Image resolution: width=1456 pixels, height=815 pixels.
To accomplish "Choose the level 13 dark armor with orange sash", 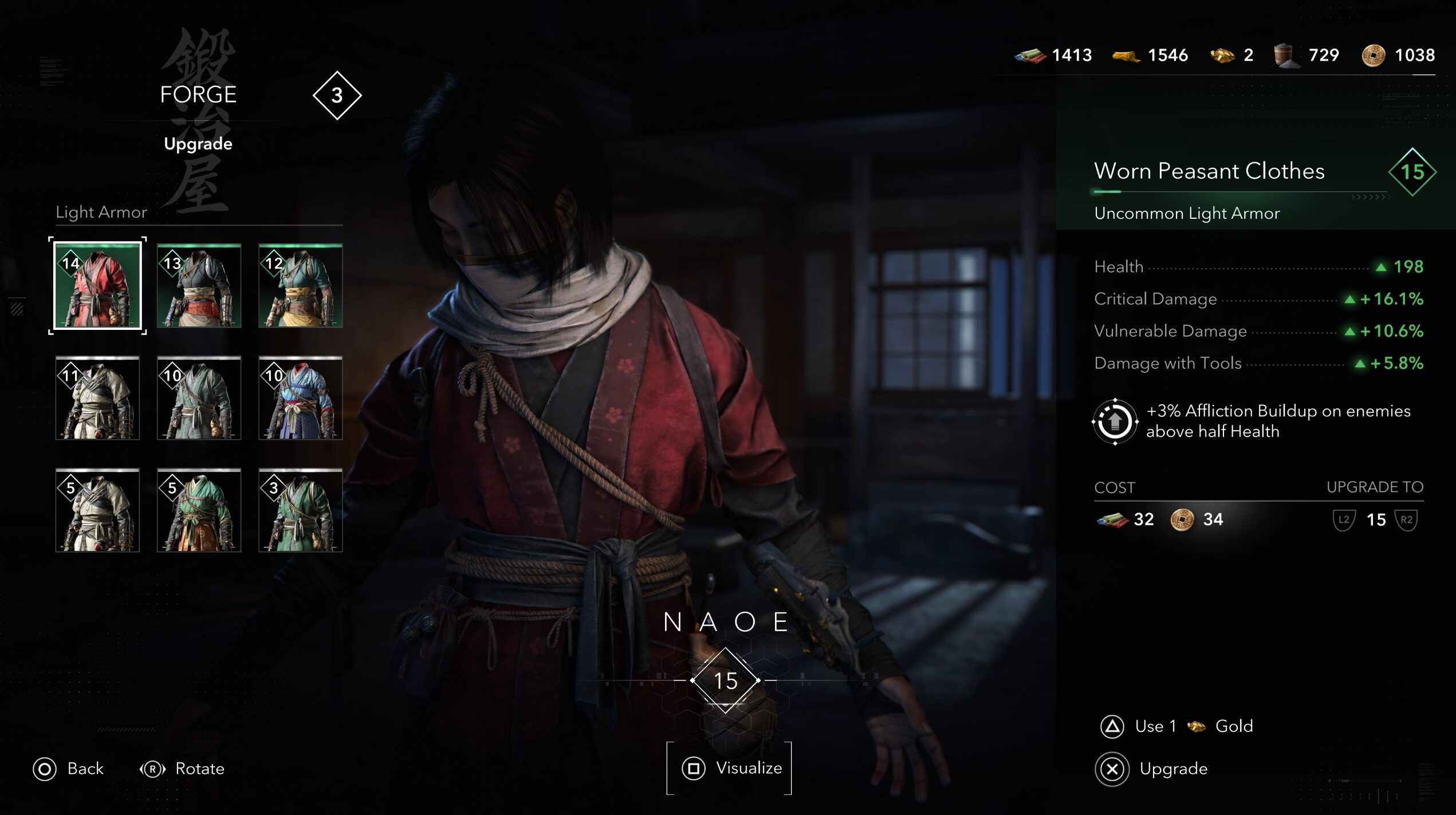I will point(199,286).
